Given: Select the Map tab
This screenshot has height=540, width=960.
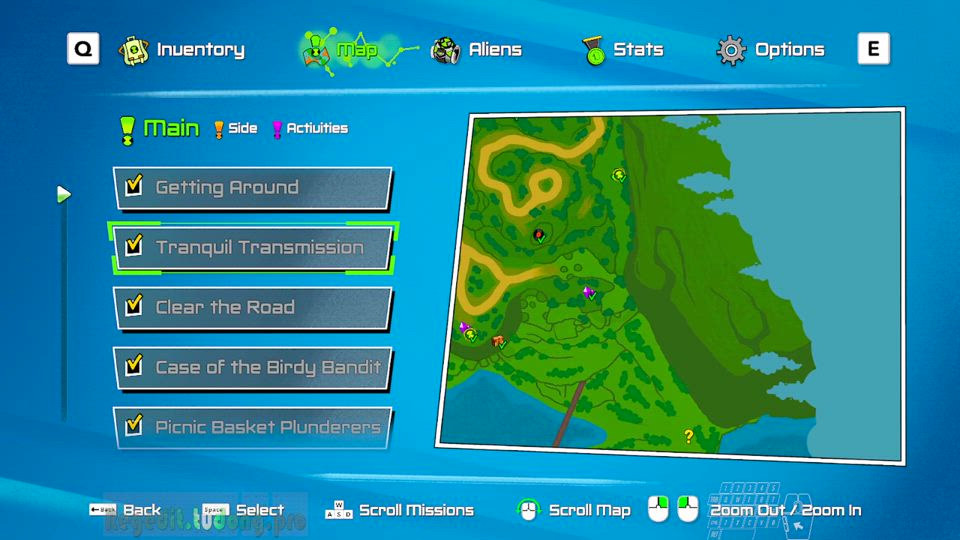Looking at the screenshot, I should [x=342, y=49].
